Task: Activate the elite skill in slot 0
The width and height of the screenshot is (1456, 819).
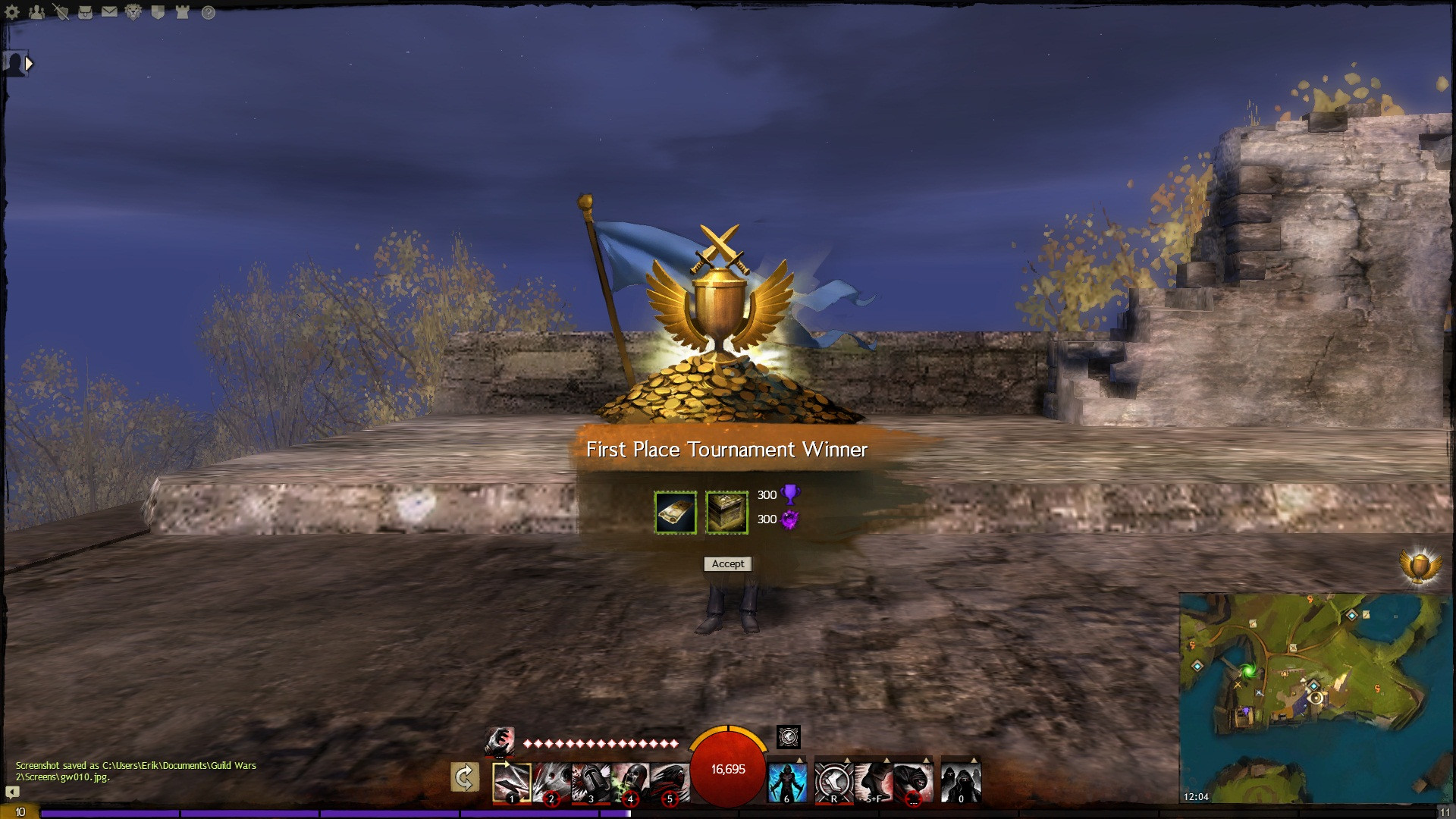Action: [x=961, y=781]
